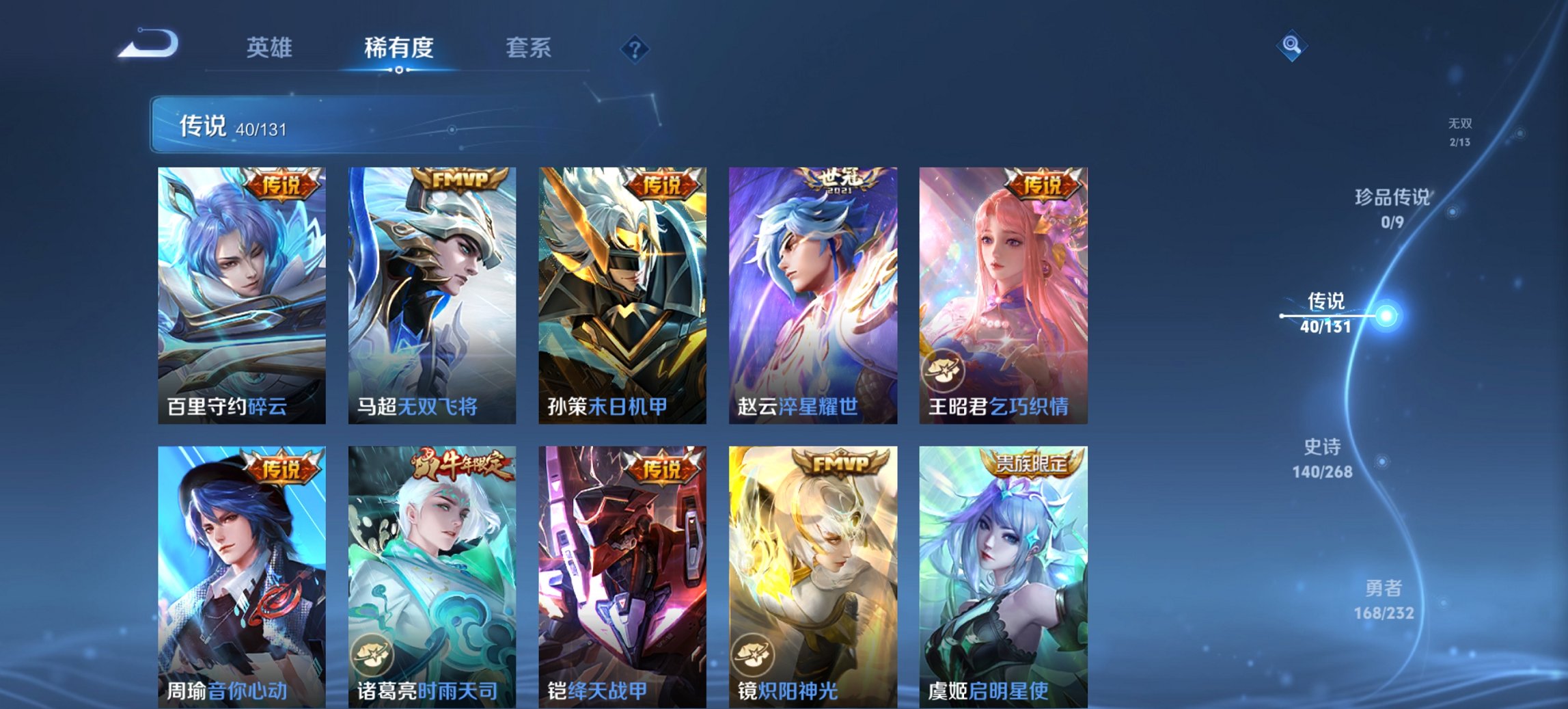This screenshot has height=709, width=1568.
Task: Open the 孙策末日机甲 skin card
Action: click(x=624, y=294)
